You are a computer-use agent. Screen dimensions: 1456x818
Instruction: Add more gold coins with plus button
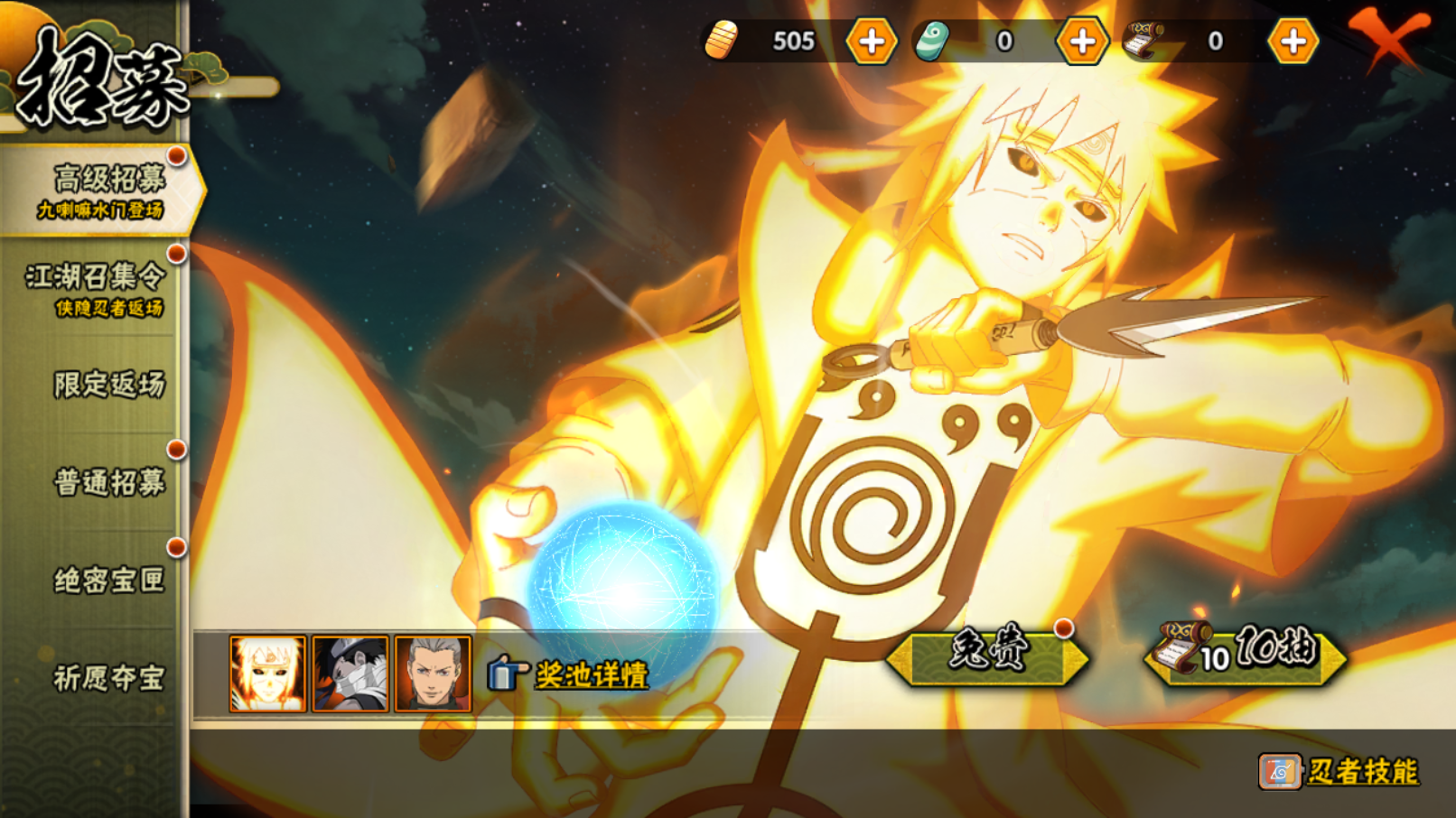pyautogui.click(x=871, y=42)
